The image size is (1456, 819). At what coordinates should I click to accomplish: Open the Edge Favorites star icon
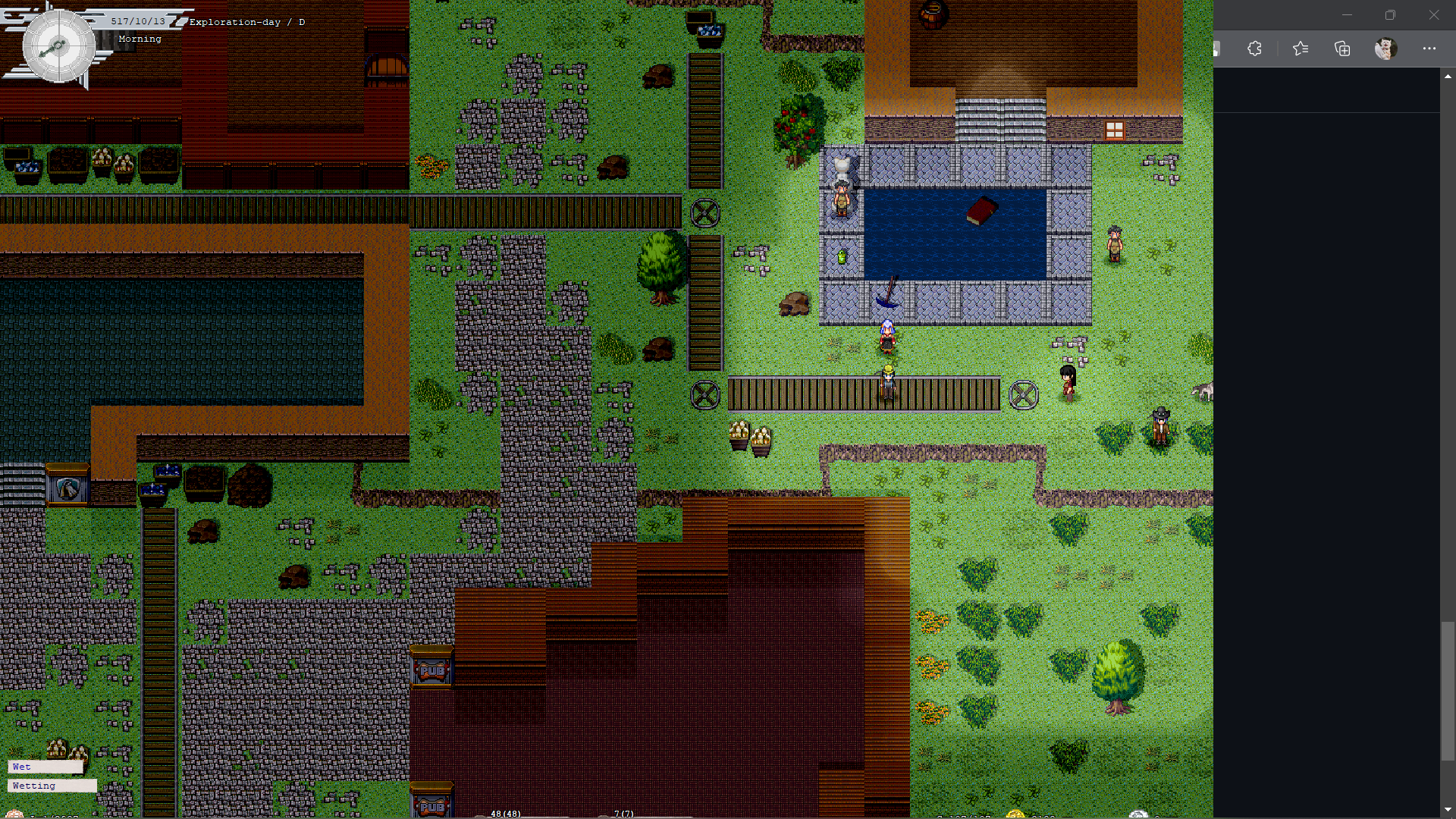(x=1300, y=48)
